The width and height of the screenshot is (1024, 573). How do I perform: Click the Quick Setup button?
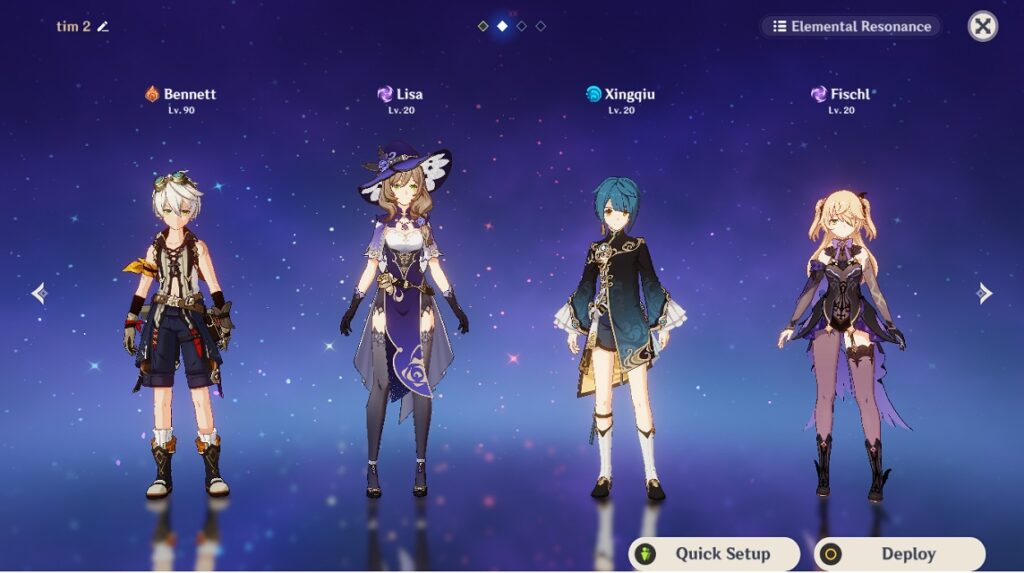714,554
